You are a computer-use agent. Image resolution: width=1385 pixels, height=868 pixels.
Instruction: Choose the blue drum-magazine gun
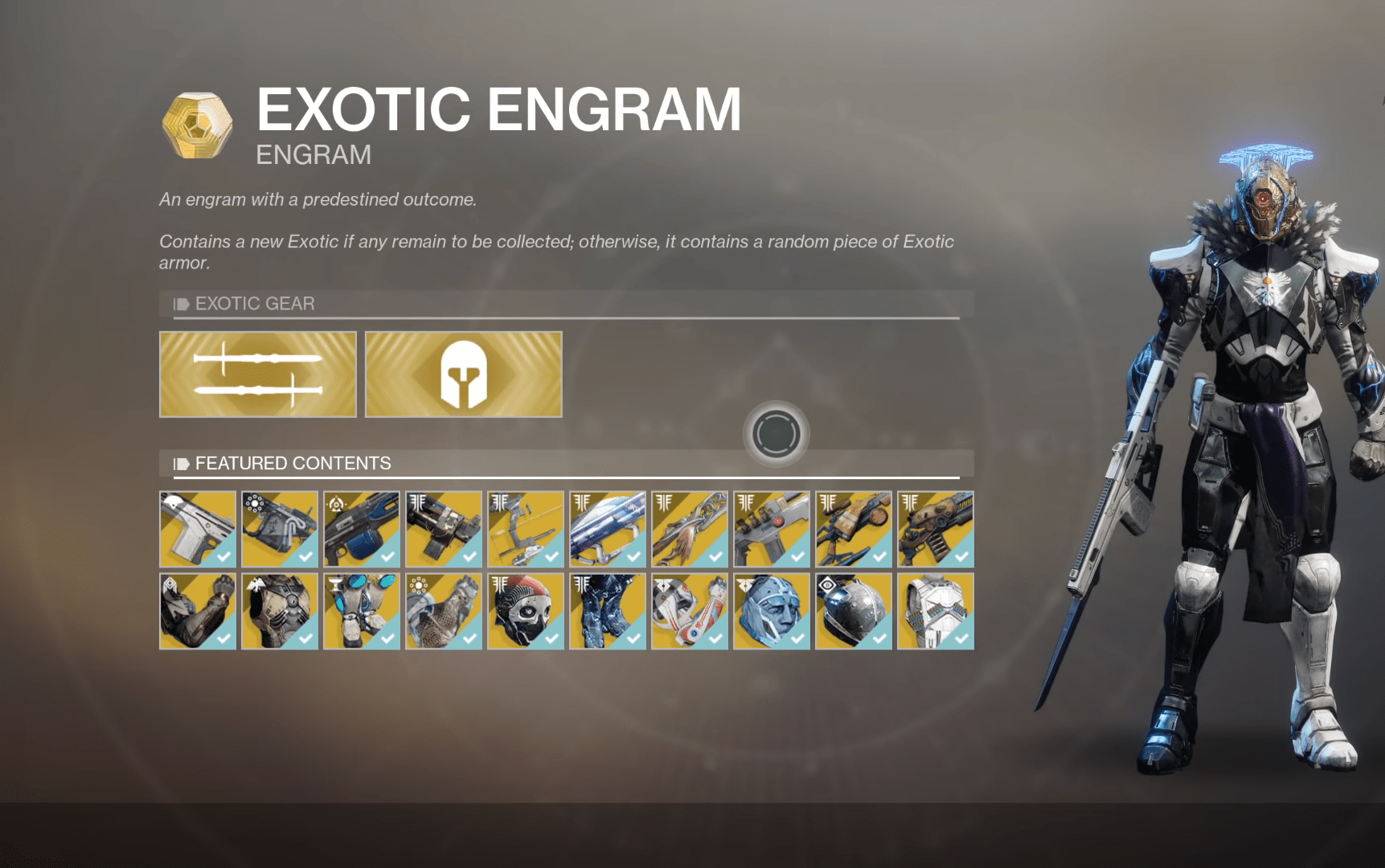click(x=362, y=530)
